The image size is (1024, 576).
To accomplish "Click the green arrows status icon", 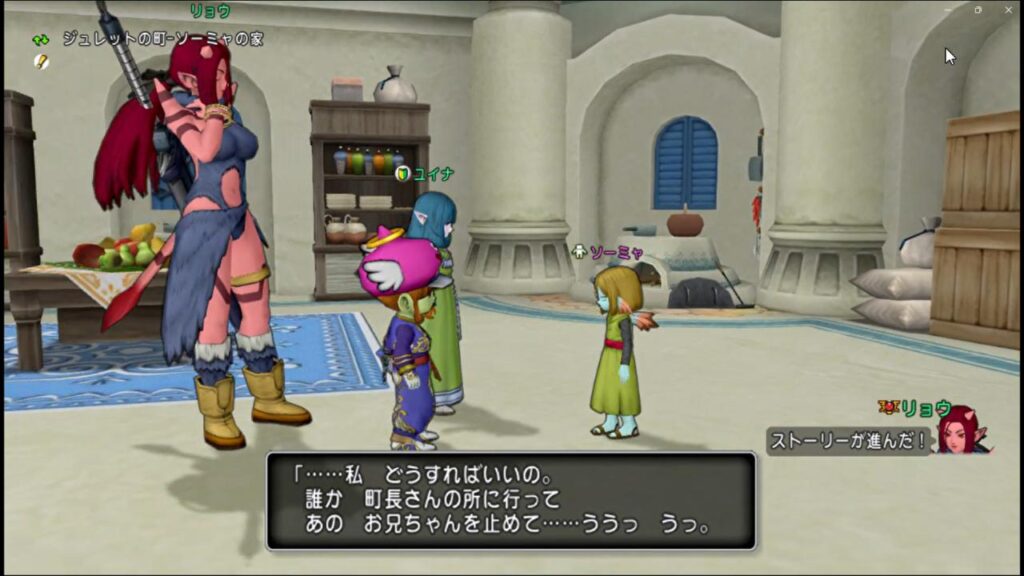I will click(41, 39).
